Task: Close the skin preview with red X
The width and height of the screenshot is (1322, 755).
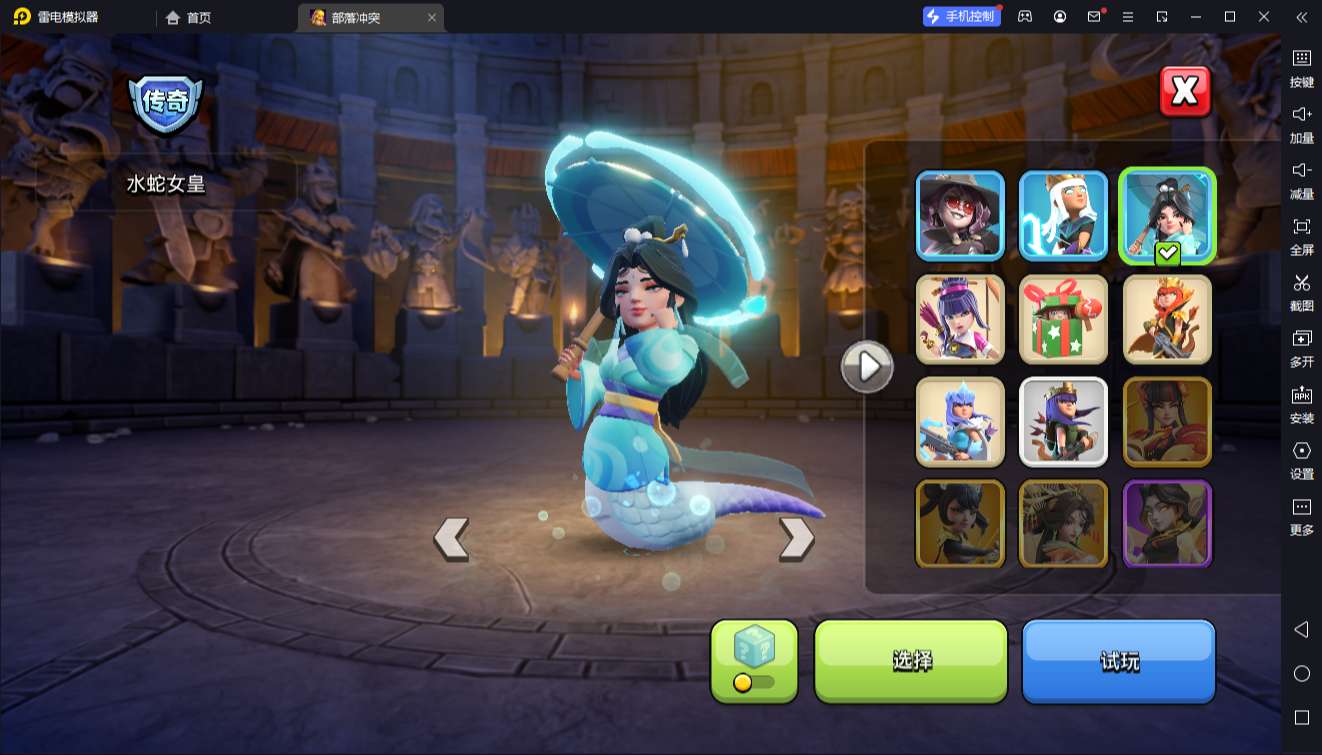Action: [1185, 92]
